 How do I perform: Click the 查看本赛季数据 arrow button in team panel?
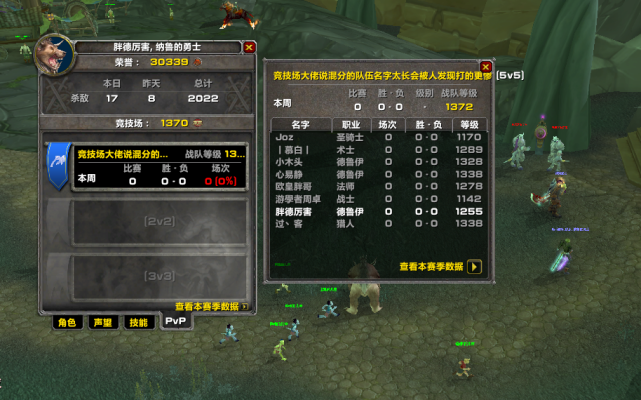(x=474, y=267)
